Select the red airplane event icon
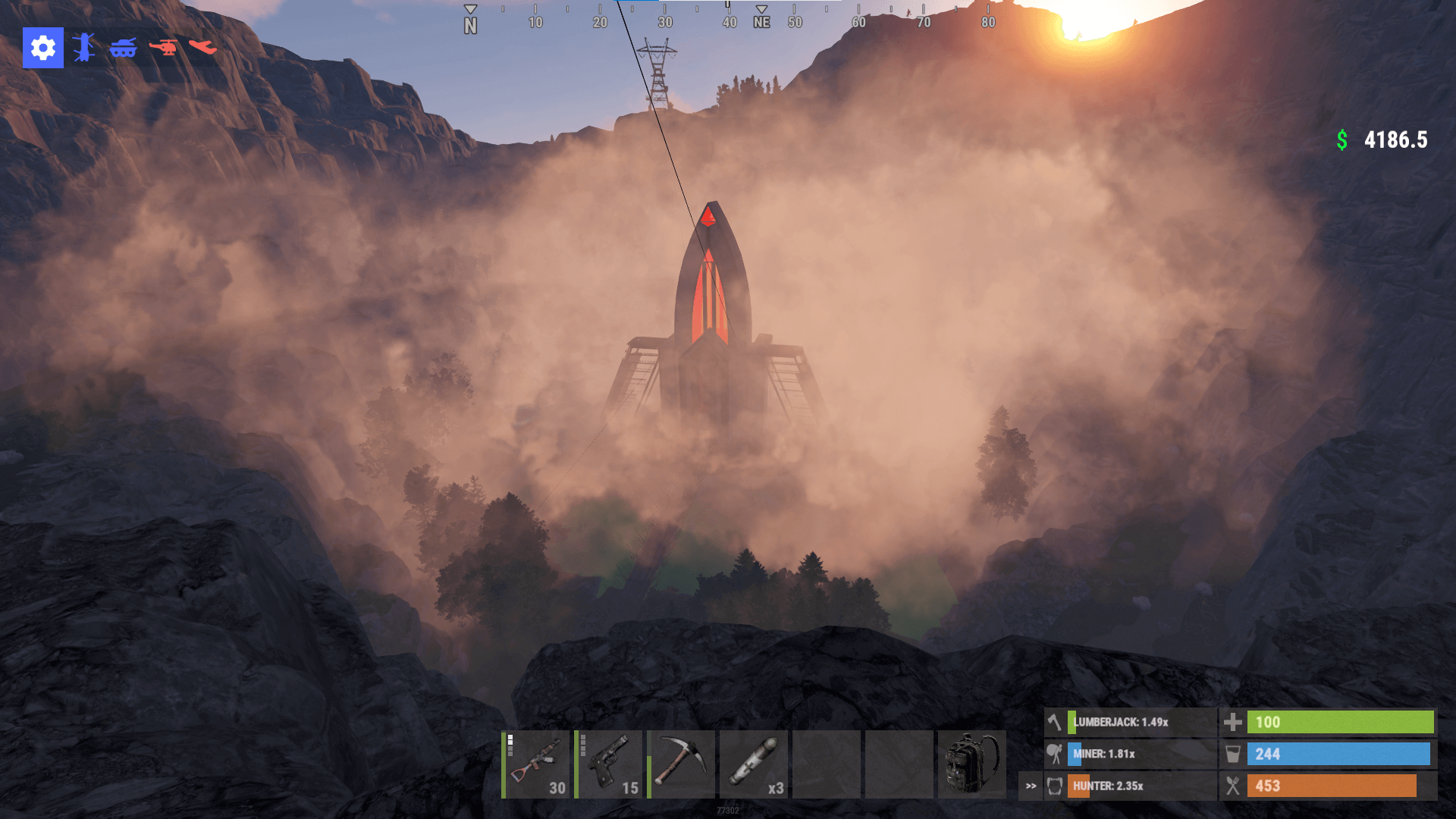This screenshot has height=819, width=1456. [x=202, y=48]
